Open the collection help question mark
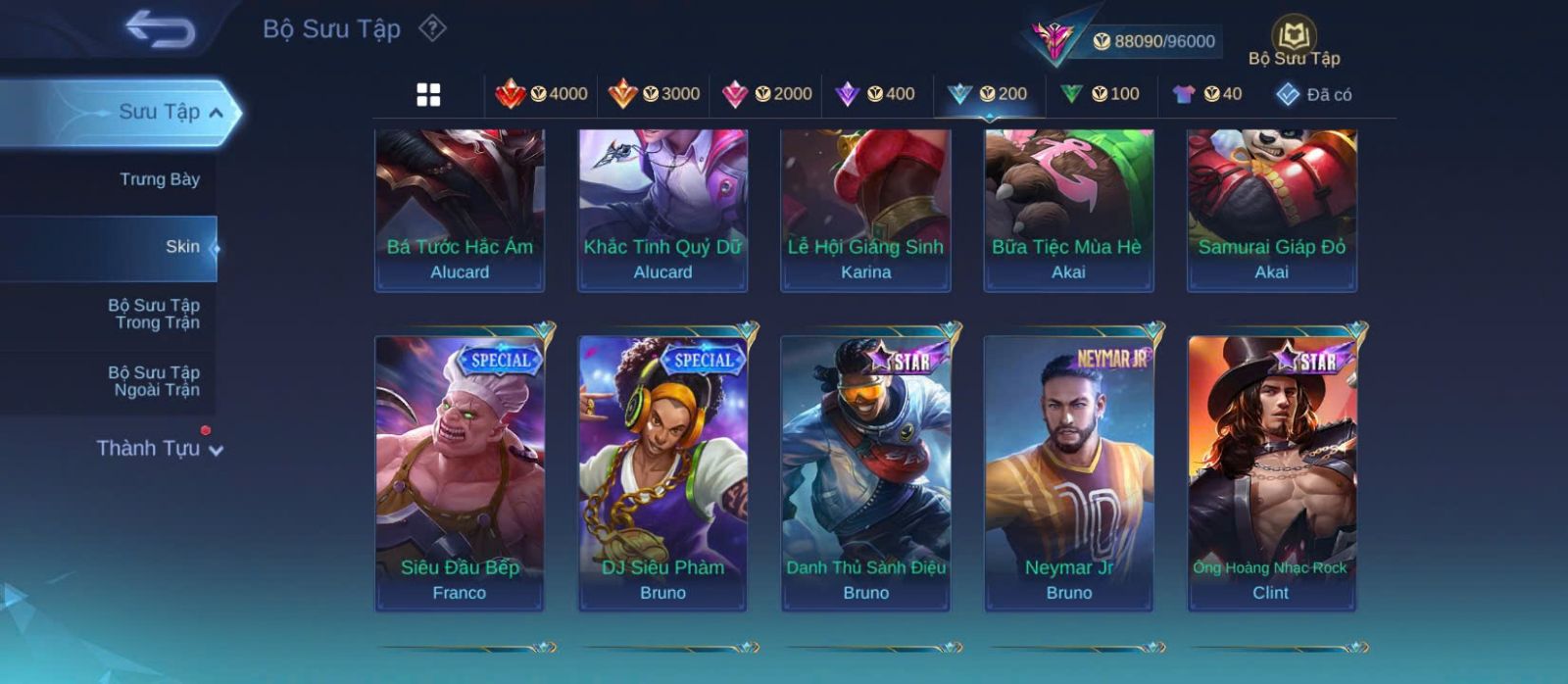 432,28
